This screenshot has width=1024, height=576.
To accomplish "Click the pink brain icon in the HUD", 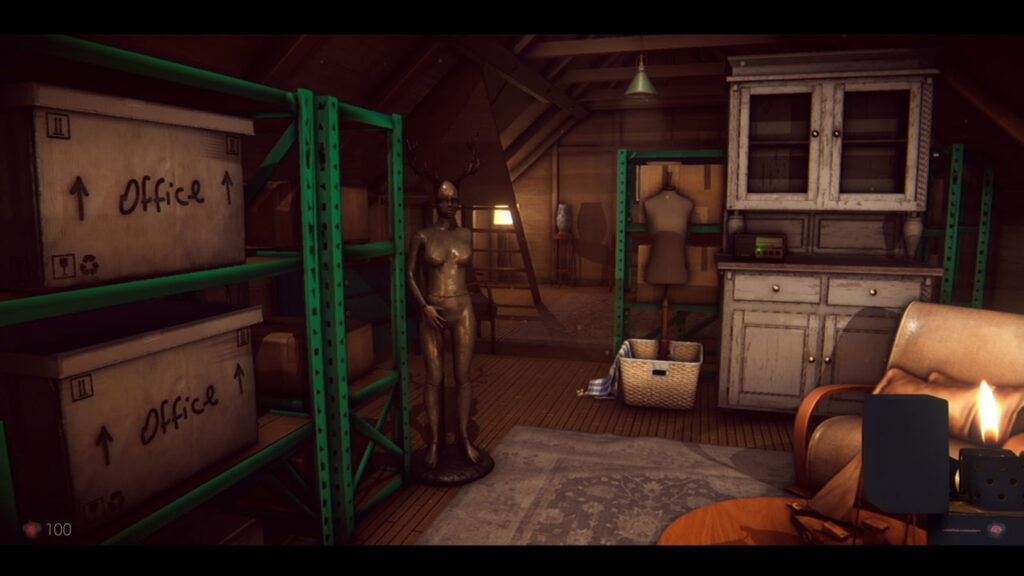I will coord(995,530).
